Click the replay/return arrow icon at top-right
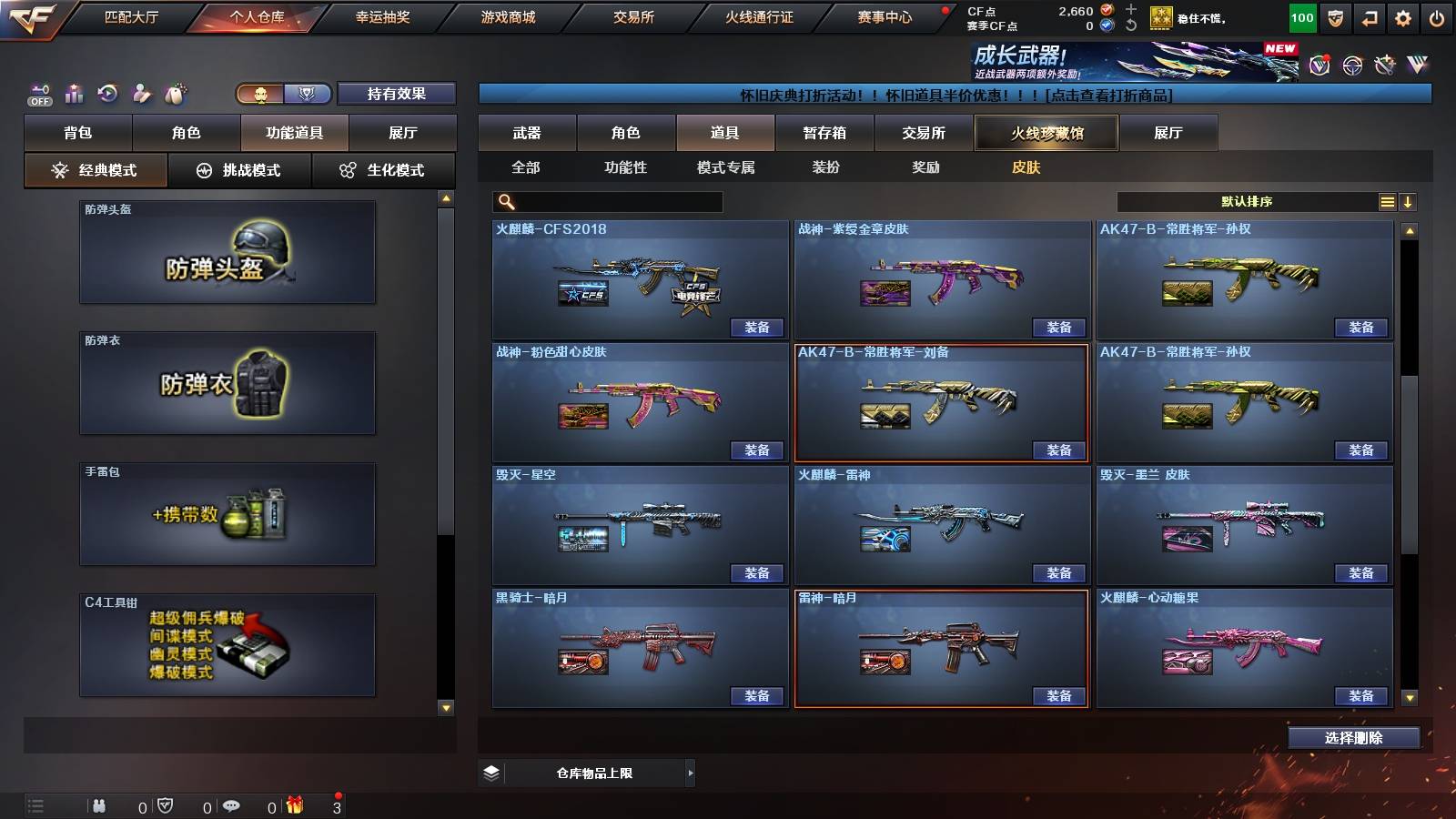 pyautogui.click(x=1368, y=16)
